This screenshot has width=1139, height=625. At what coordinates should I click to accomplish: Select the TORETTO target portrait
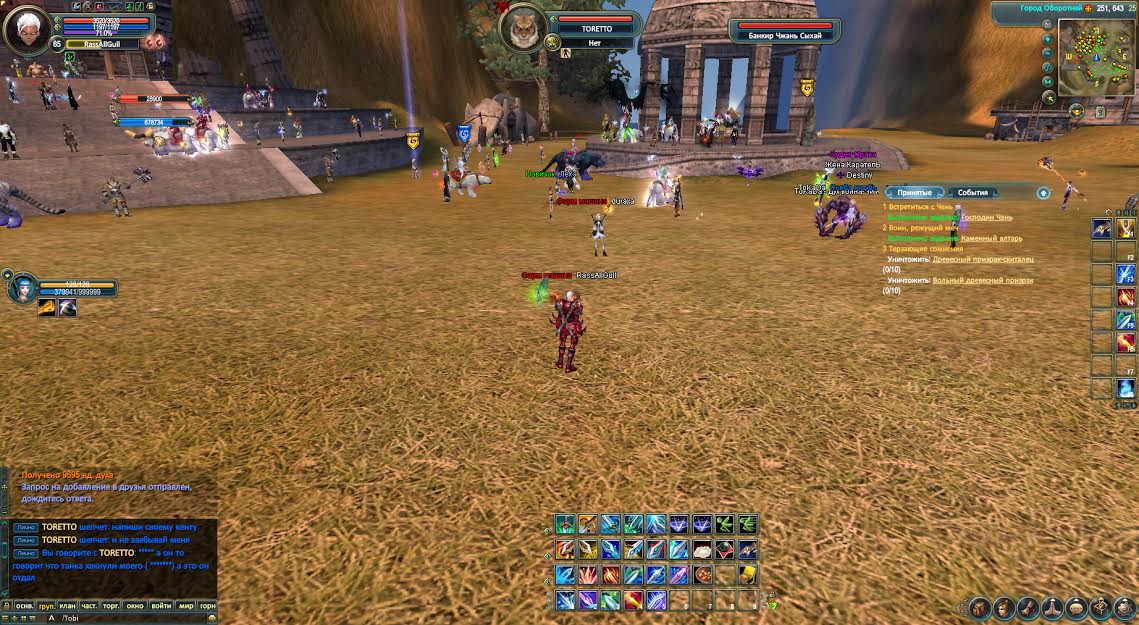tap(521, 29)
